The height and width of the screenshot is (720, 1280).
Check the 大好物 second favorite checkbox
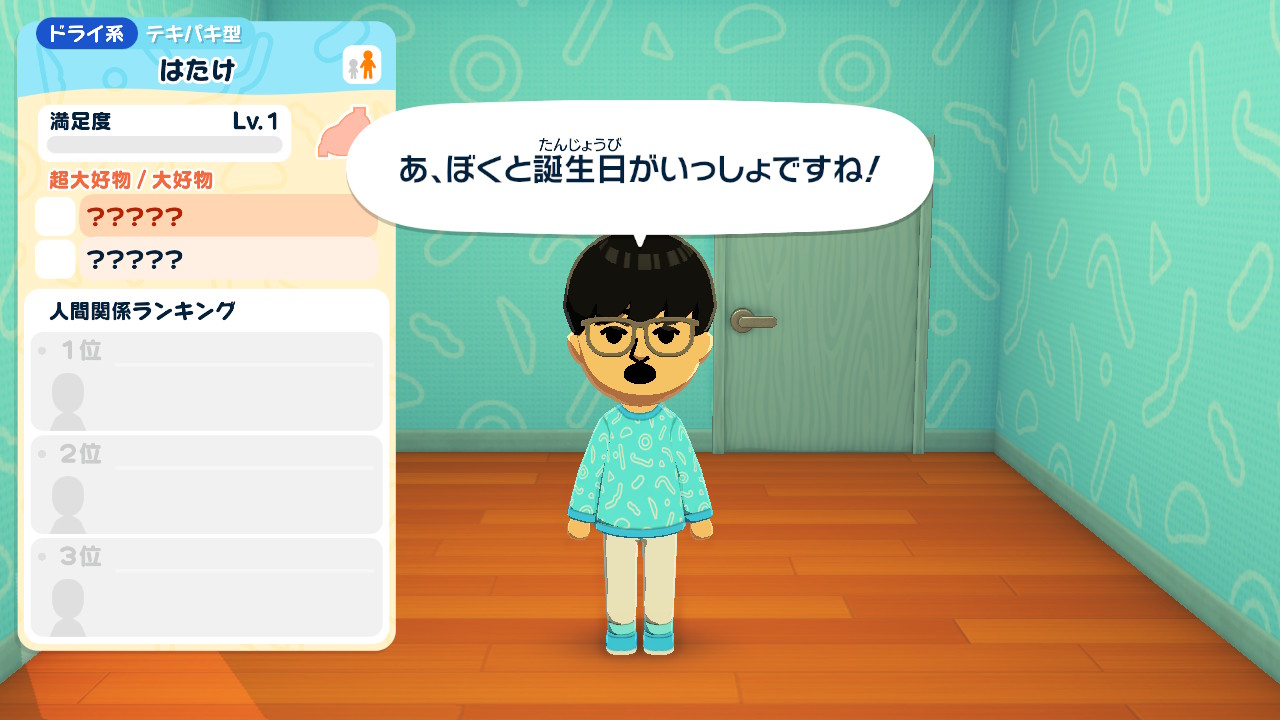pyautogui.click(x=55, y=260)
